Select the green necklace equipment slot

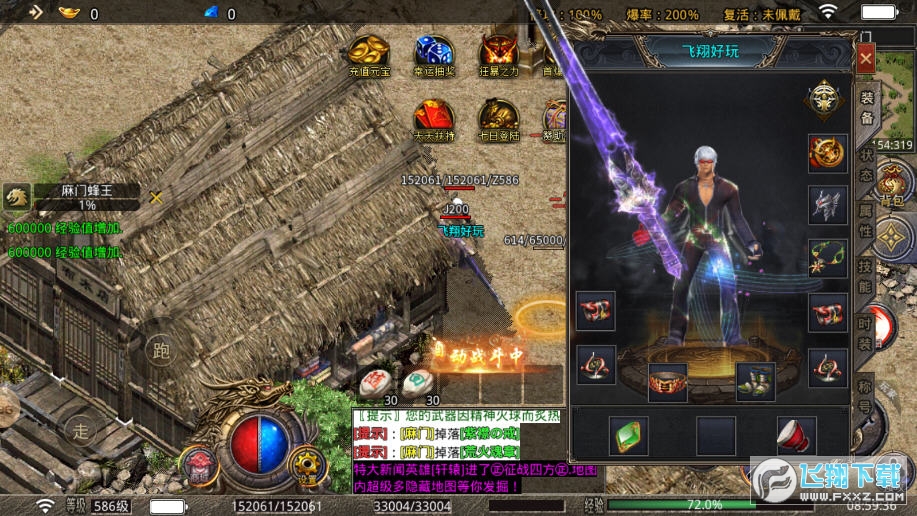point(828,257)
